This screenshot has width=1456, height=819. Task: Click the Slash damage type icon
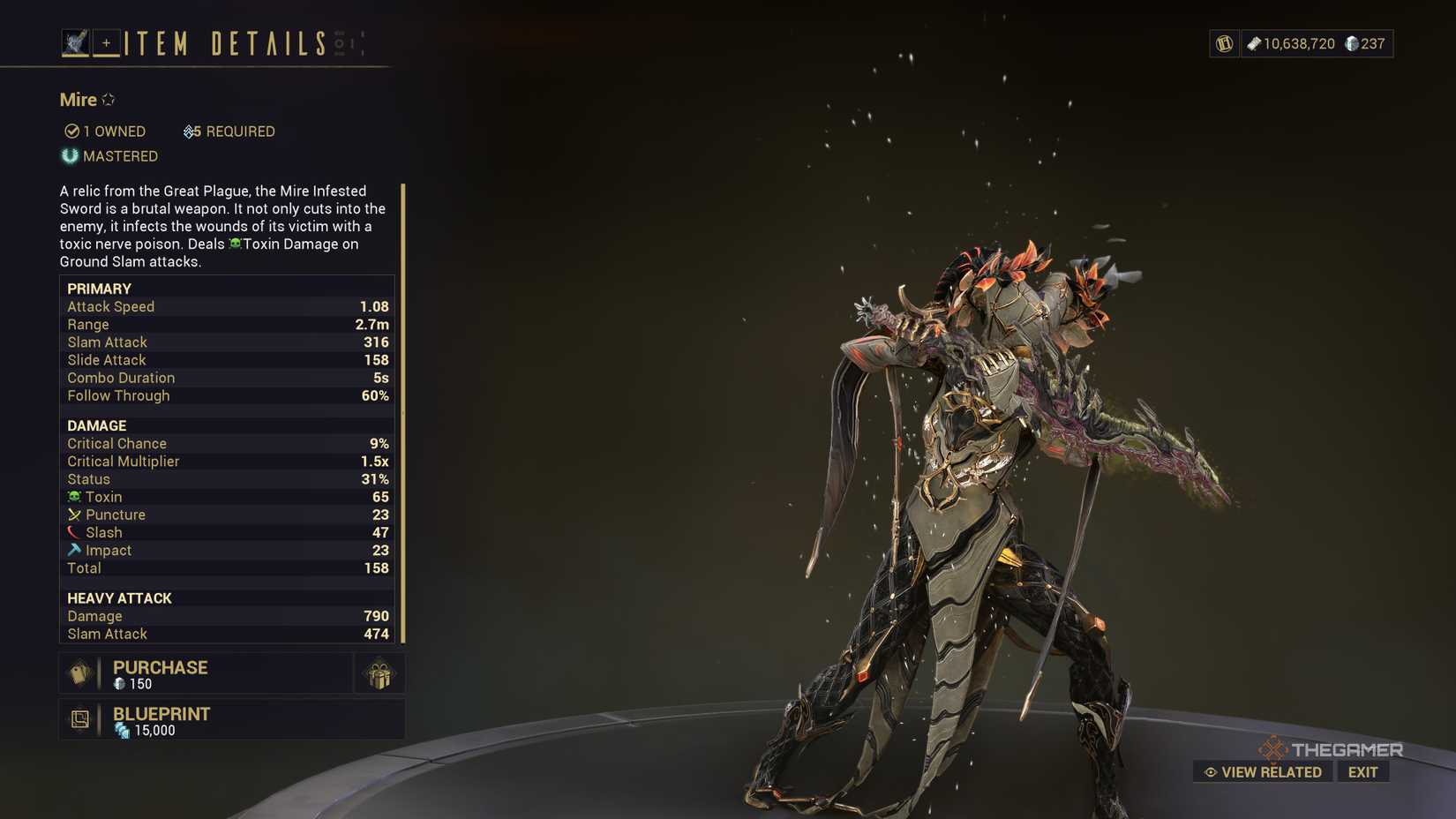tap(76, 532)
